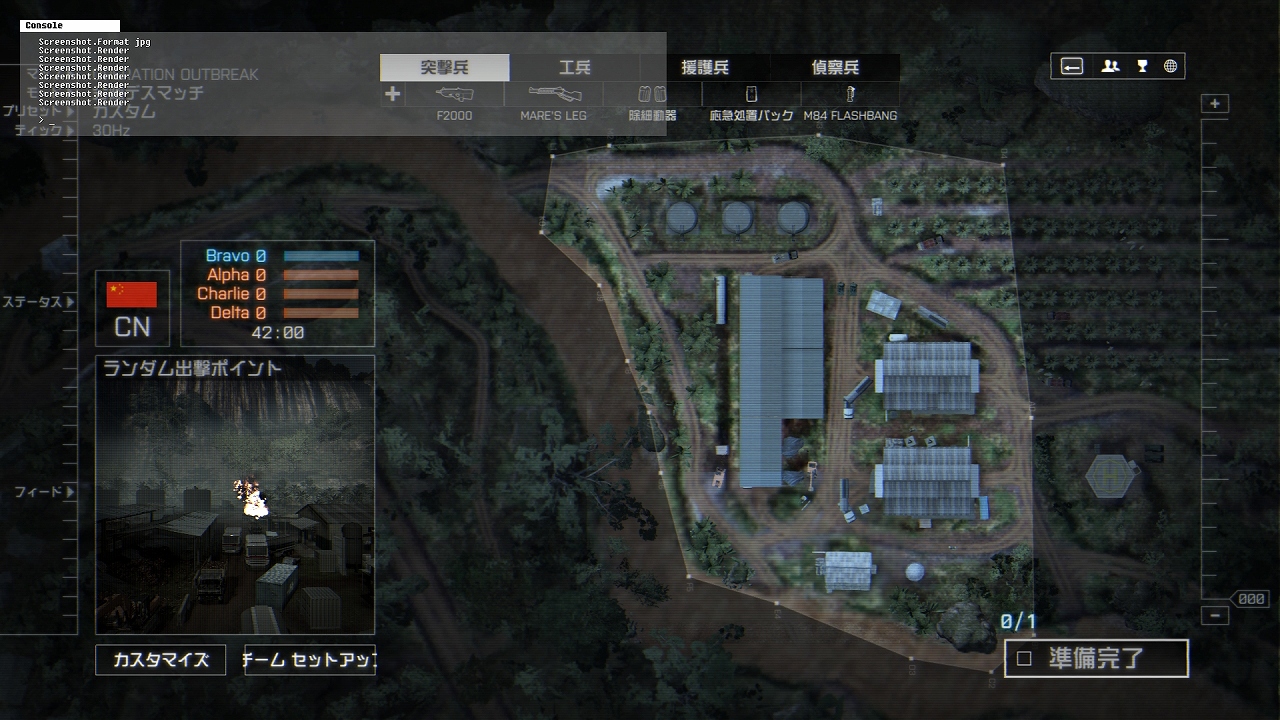This screenshot has width=1280, height=720.
Task: Zoom out the map with minus button
Action: [x=1215, y=615]
